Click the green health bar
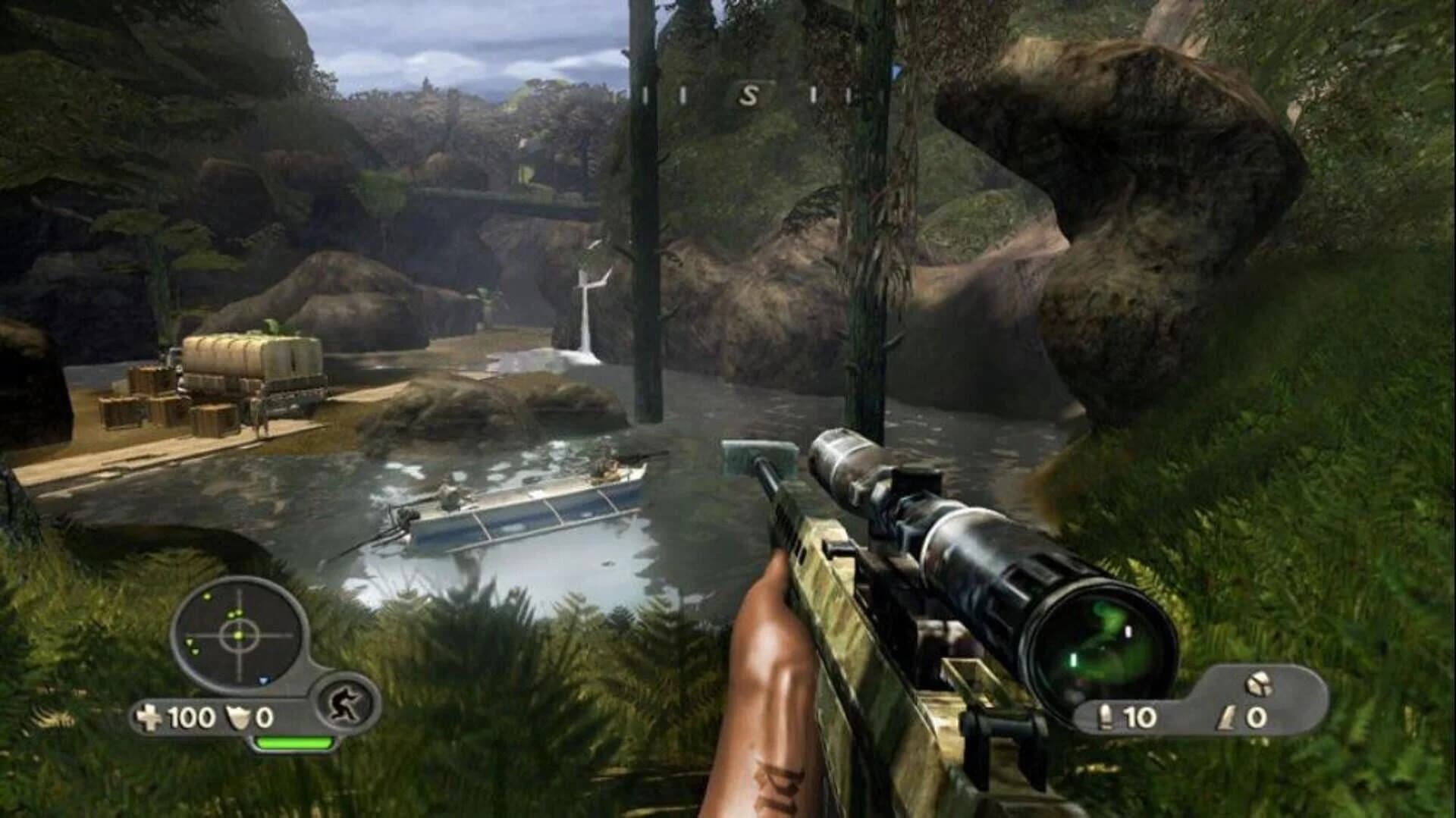This screenshot has height=818, width=1456. point(296,744)
